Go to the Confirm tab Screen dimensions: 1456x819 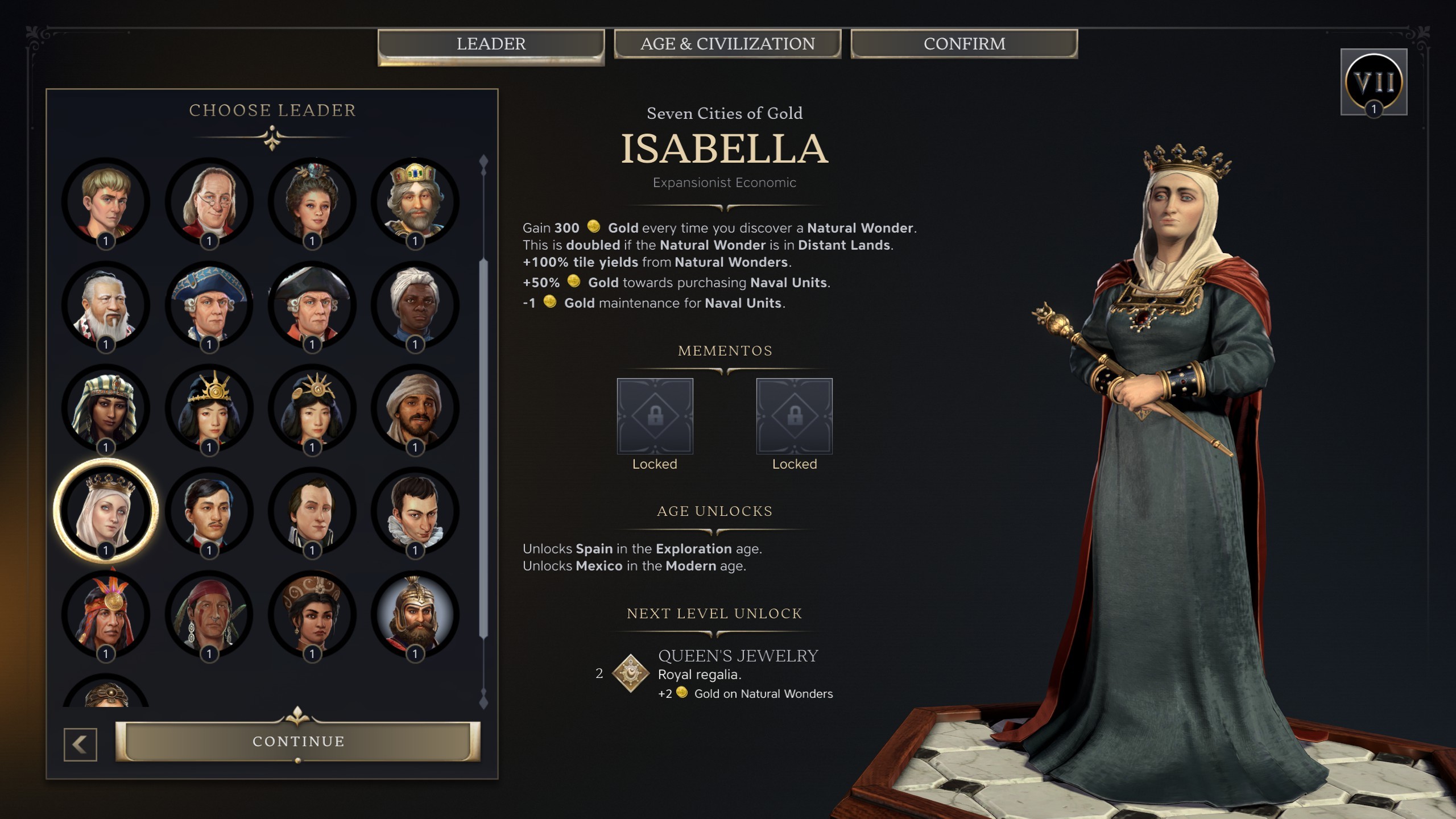point(964,44)
